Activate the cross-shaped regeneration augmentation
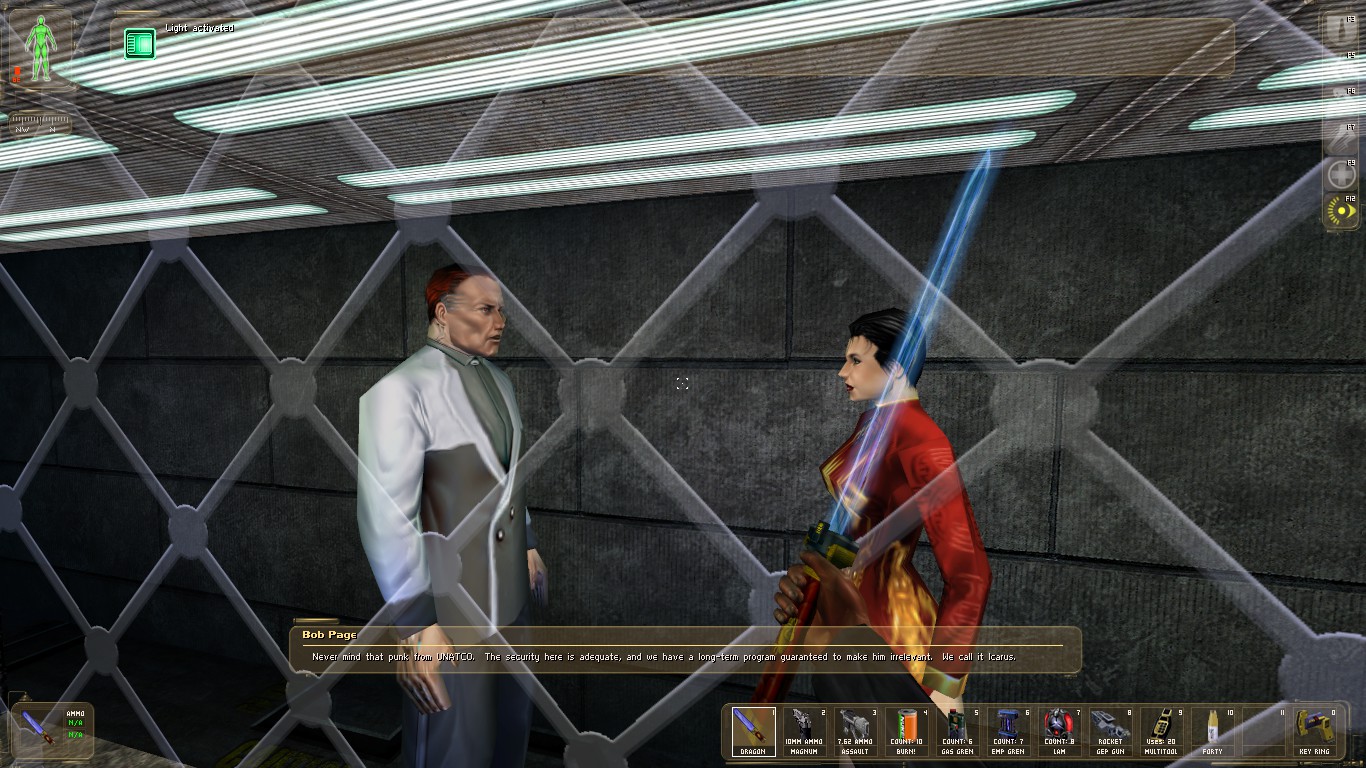 coord(1340,174)
